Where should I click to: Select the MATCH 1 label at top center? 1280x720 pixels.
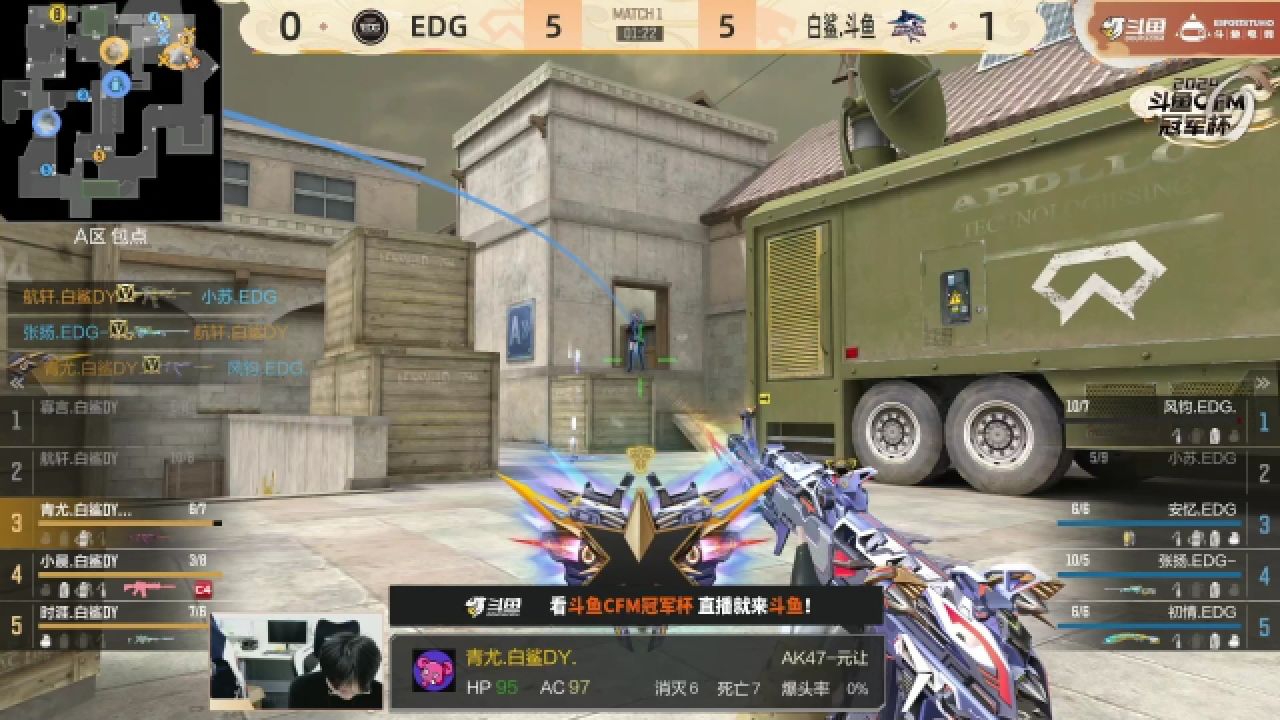pos(640,14)
